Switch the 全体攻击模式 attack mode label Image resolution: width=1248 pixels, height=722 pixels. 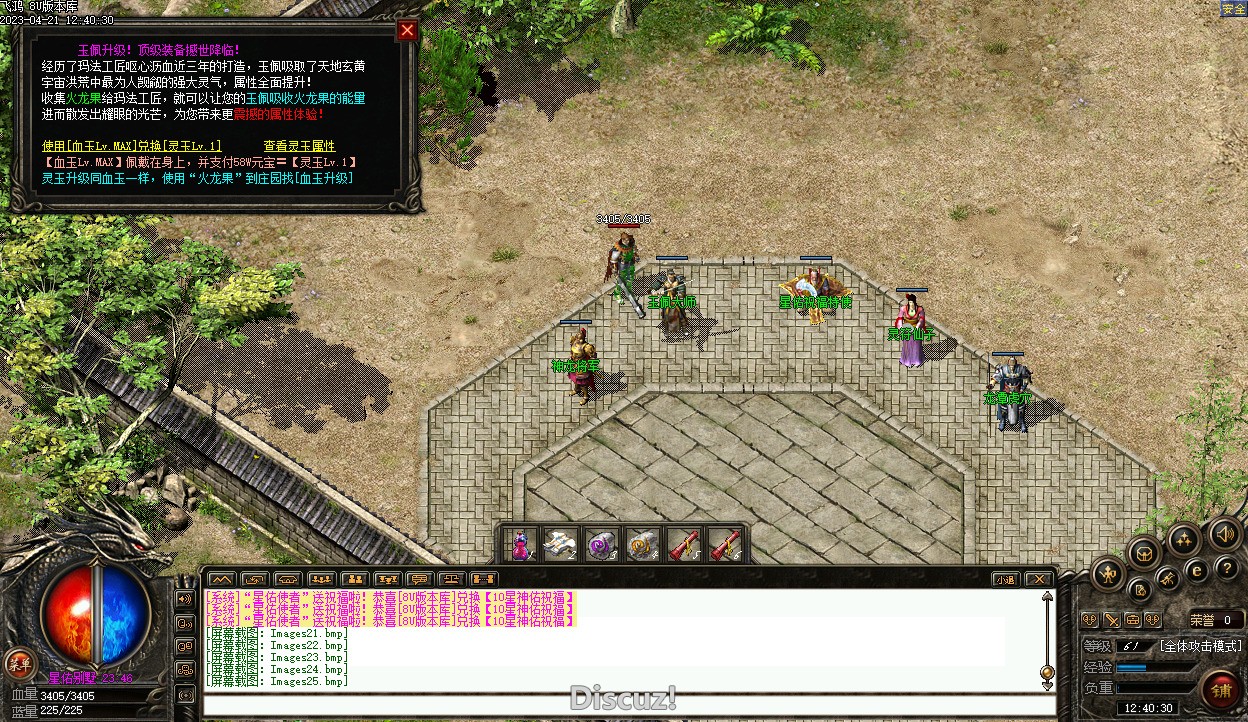tap(1200, 646)
